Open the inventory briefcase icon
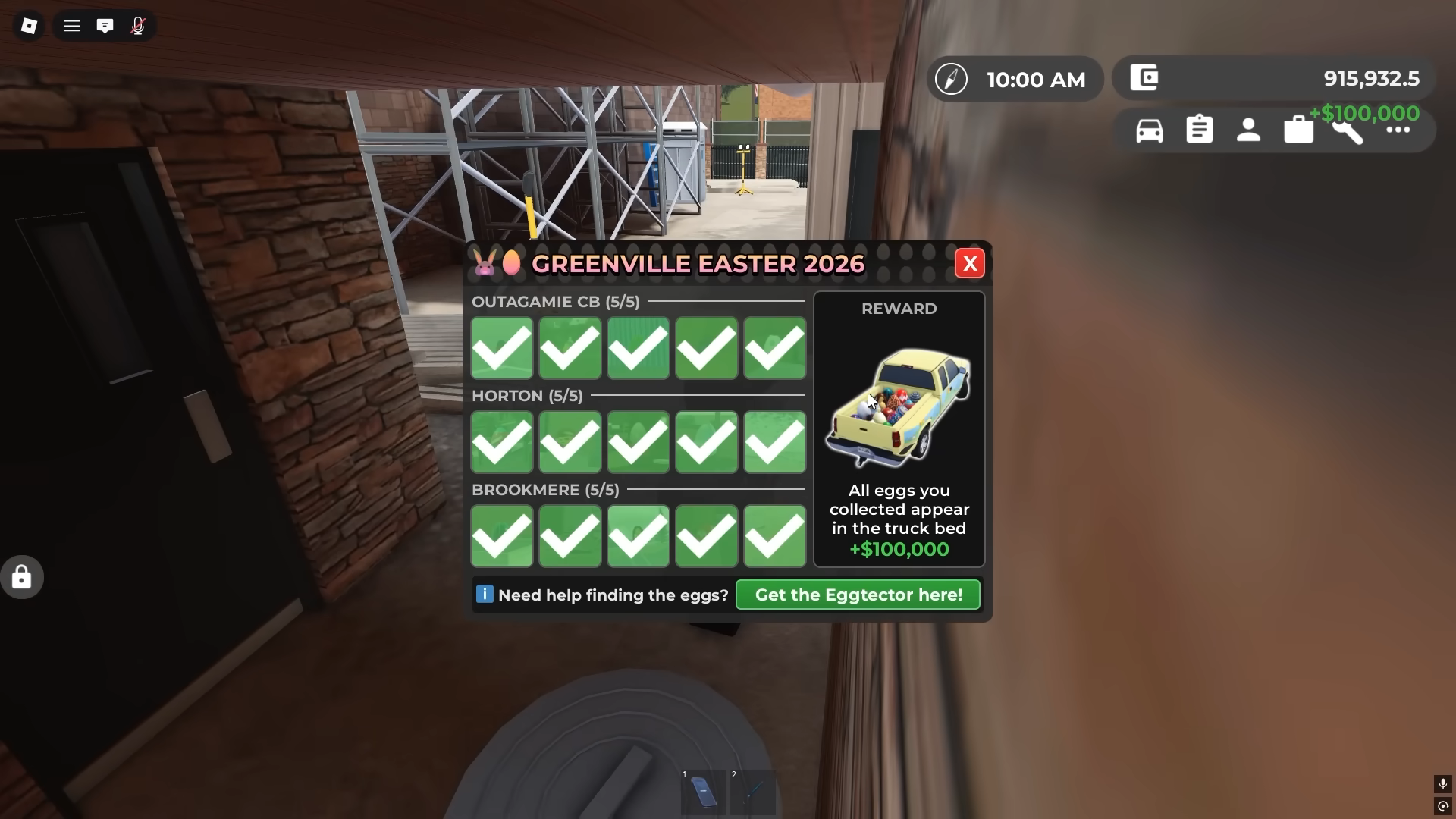The height and width of the screenshot is (819, 1456). click(1298, 129)
